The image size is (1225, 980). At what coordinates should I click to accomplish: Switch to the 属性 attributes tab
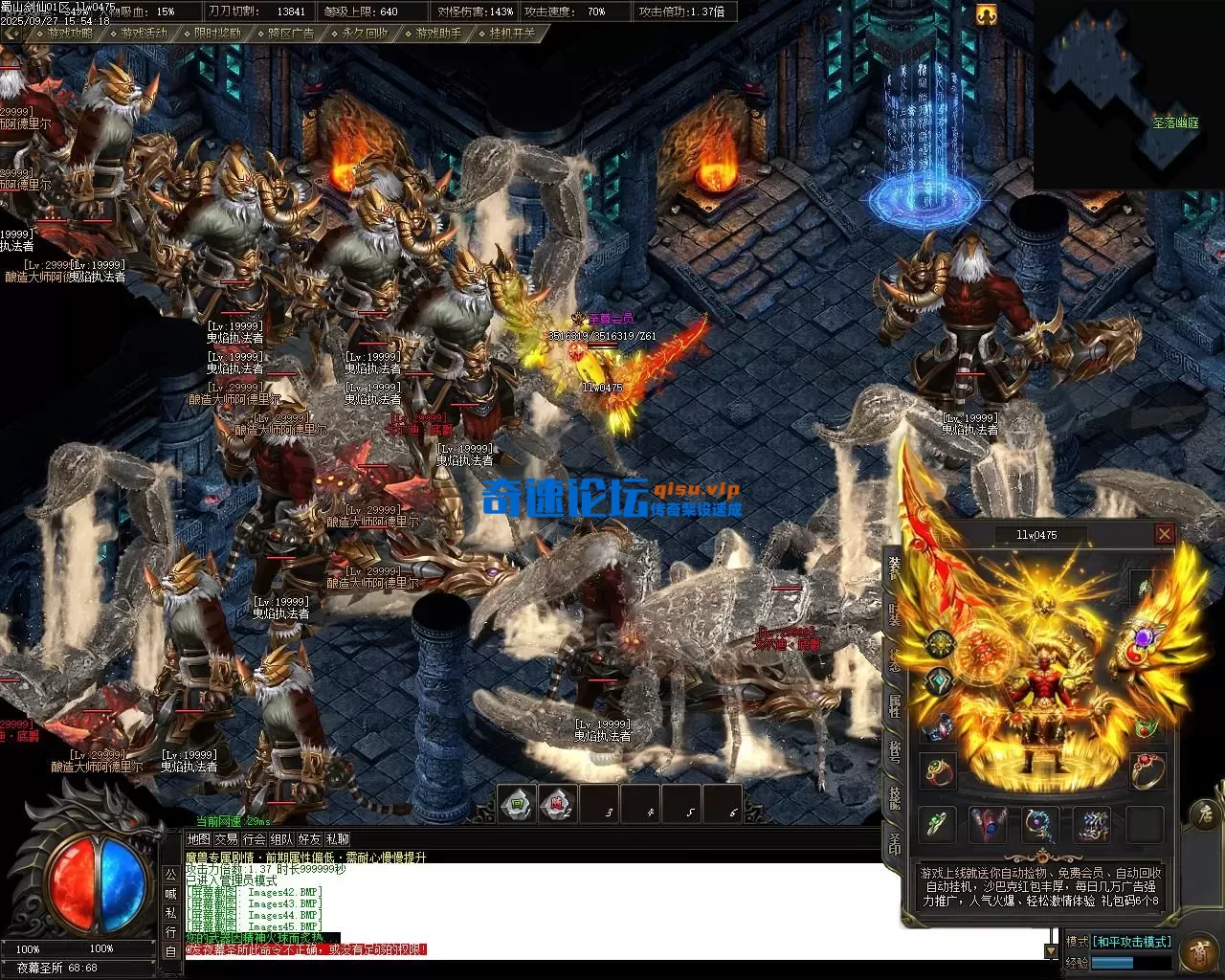point(894,706)
